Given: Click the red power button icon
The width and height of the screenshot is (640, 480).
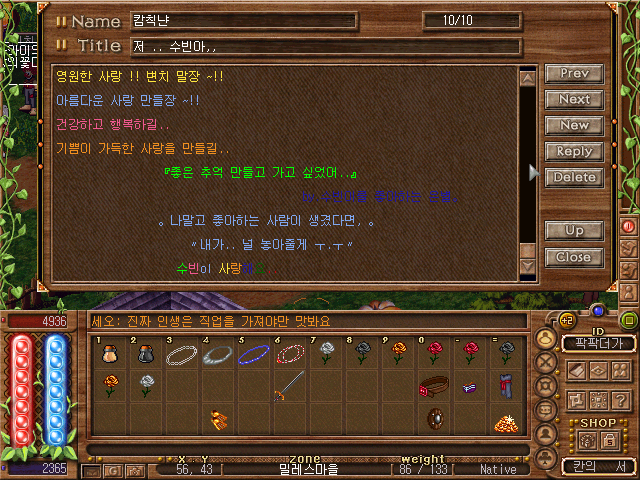Looking at the screenshot, I should 629,226.
